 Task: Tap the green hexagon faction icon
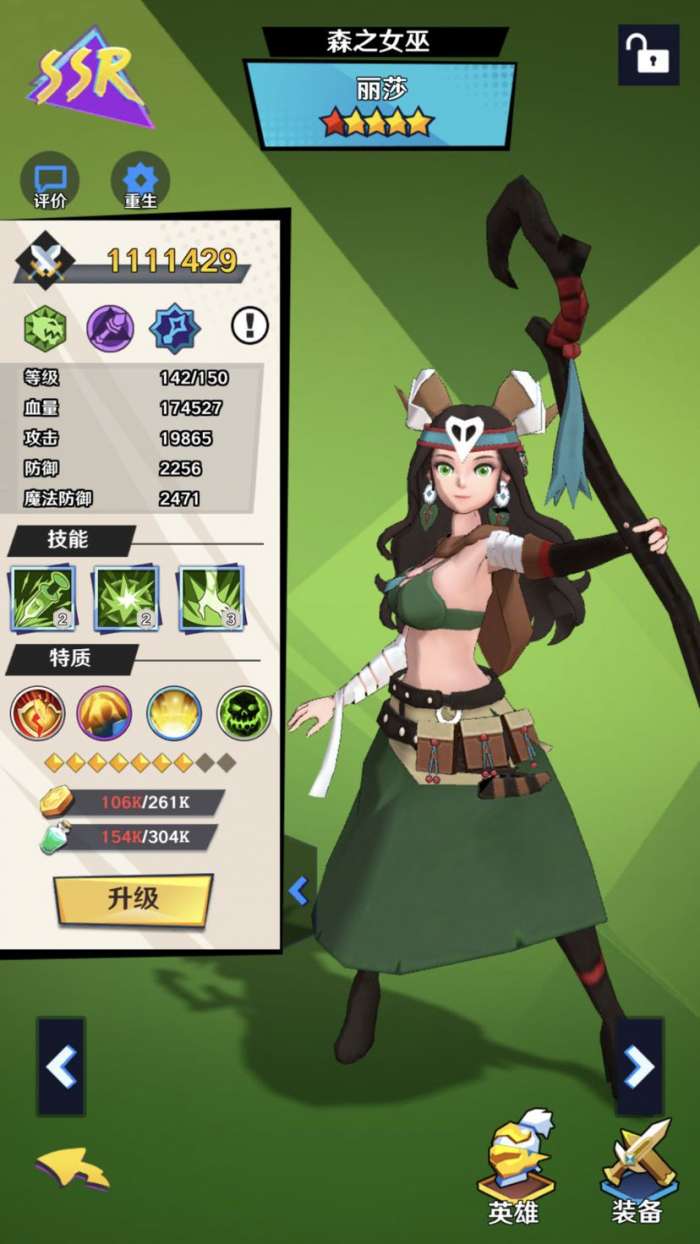click(45, 328)
